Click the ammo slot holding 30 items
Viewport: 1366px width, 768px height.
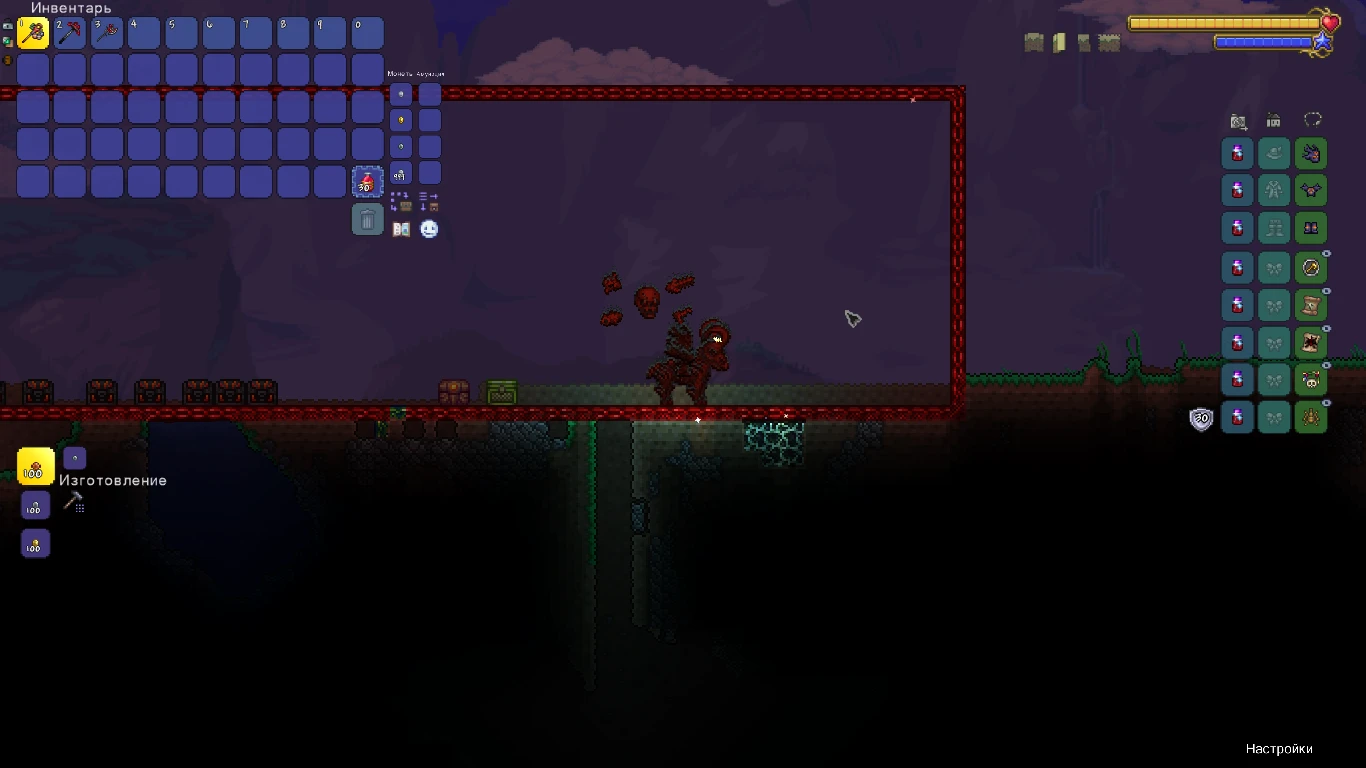tap(367, 181)
